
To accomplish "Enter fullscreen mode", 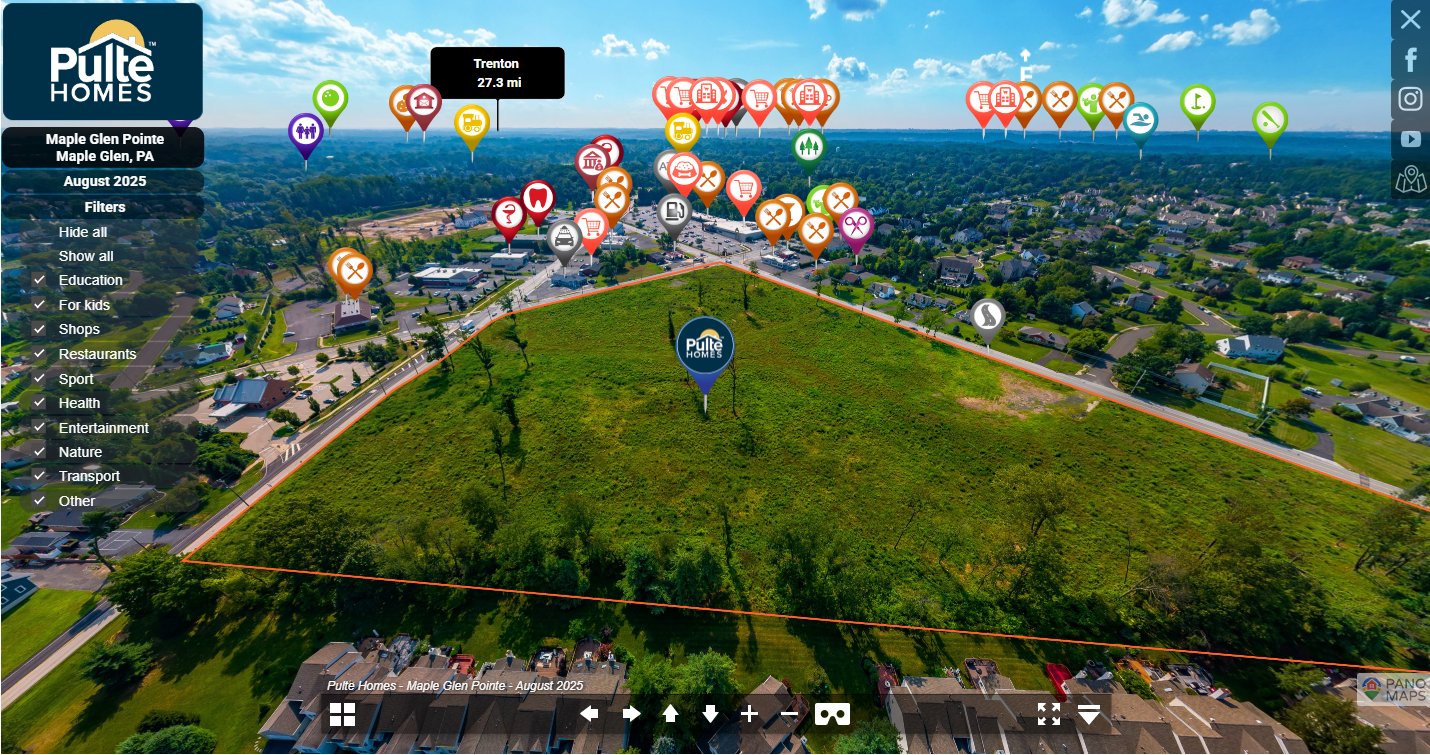I will coord(1048,714).
